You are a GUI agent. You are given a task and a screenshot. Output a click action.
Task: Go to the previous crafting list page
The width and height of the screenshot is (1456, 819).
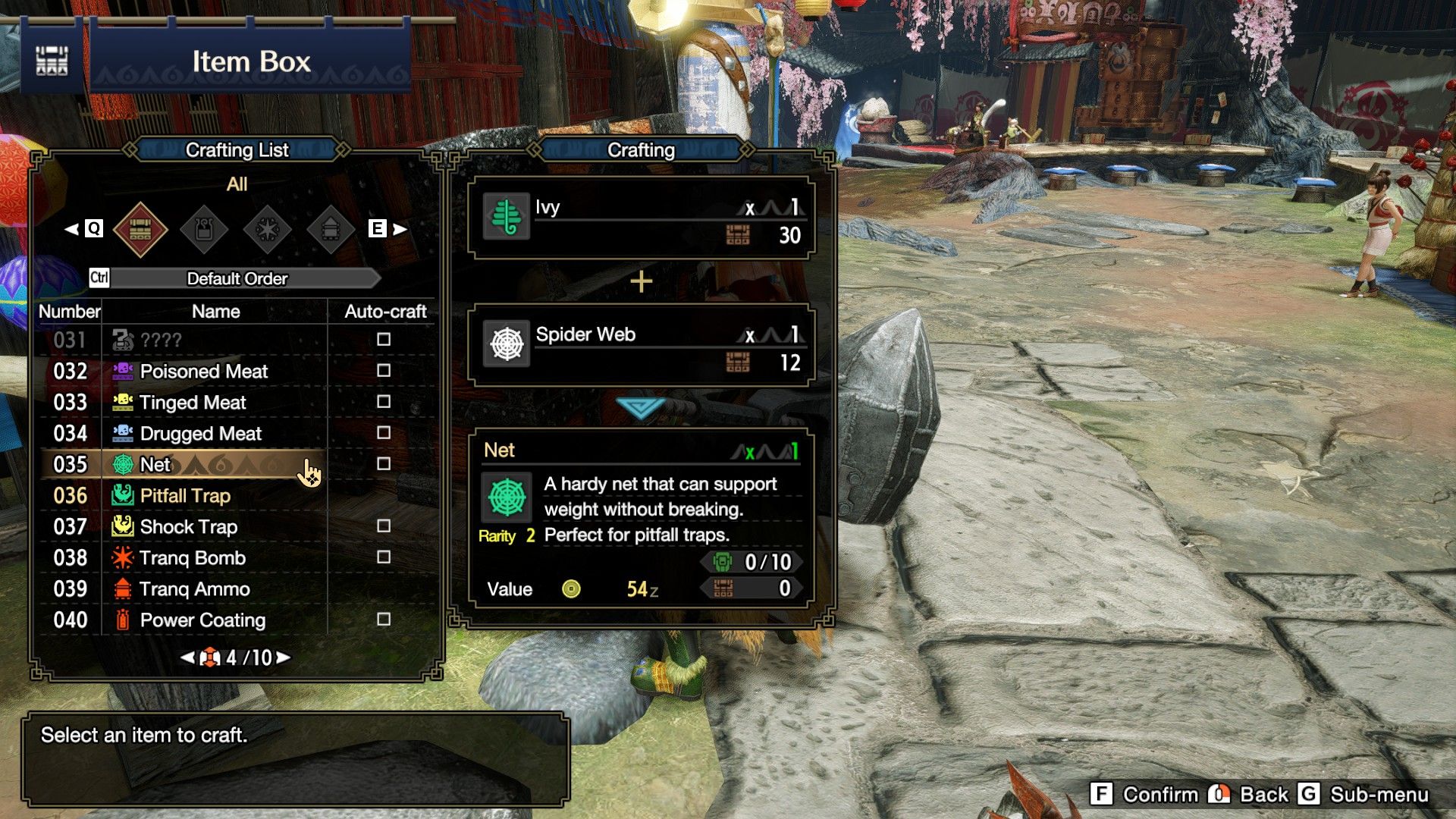click(187, 657)
